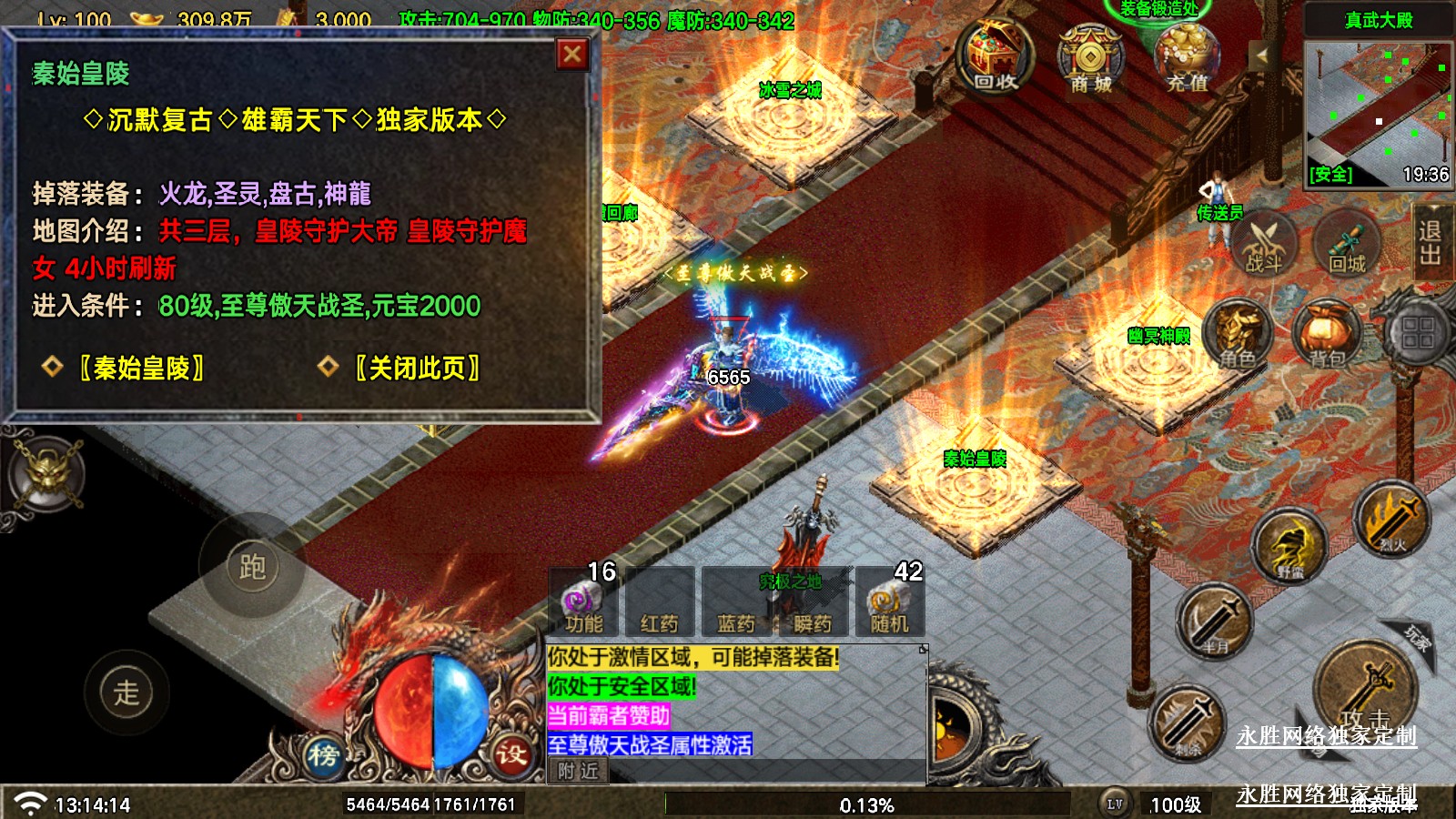Image resolution: width=1456 pixels, height=819 pixels.
Task: Choose the 【秦始皇陵】 teleport option
Action: [141, 368]
